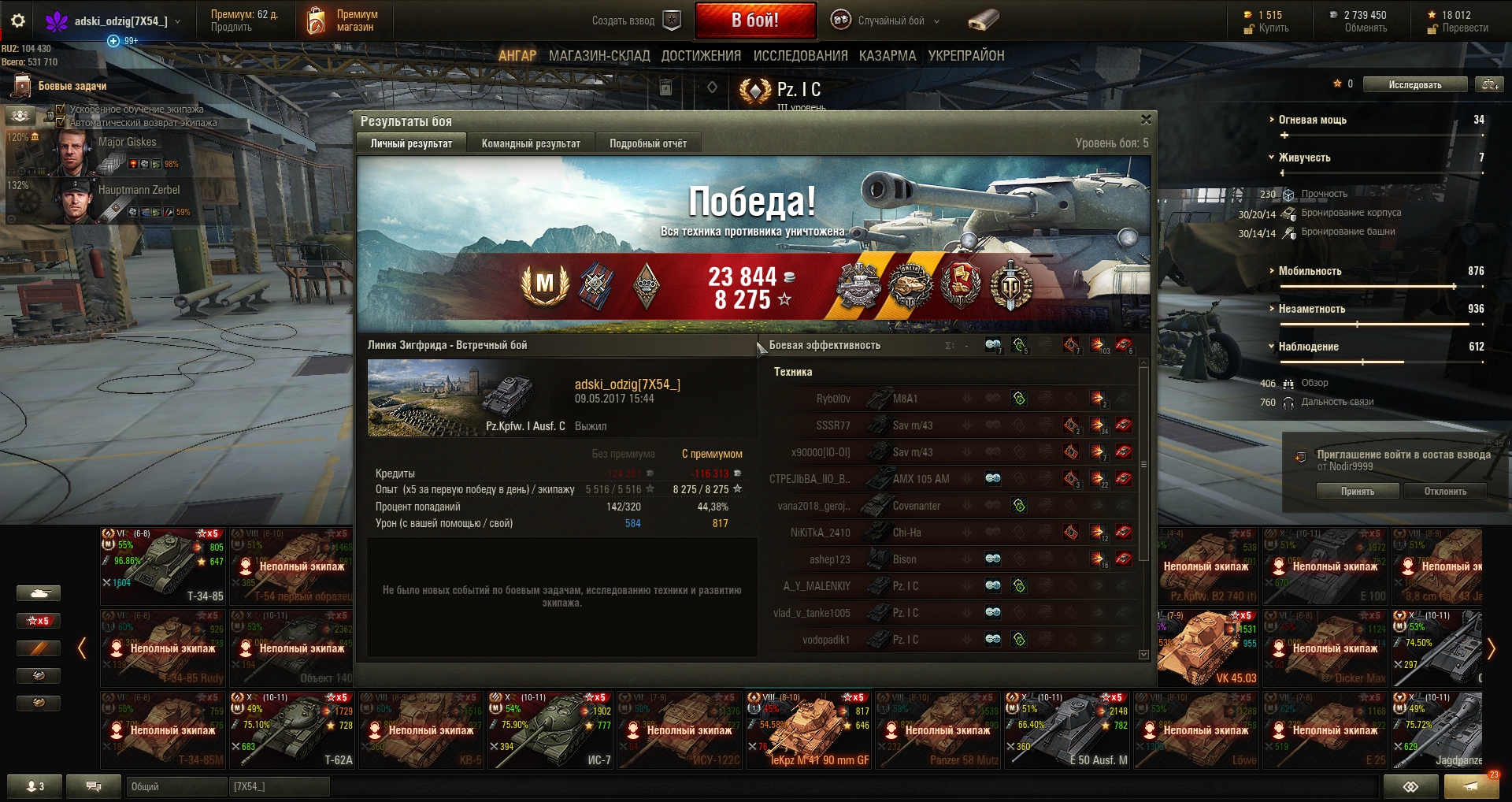Open the "Подробный отчёт" tab
Viewport: 1512px width, 802px height.
pos(648,143)
